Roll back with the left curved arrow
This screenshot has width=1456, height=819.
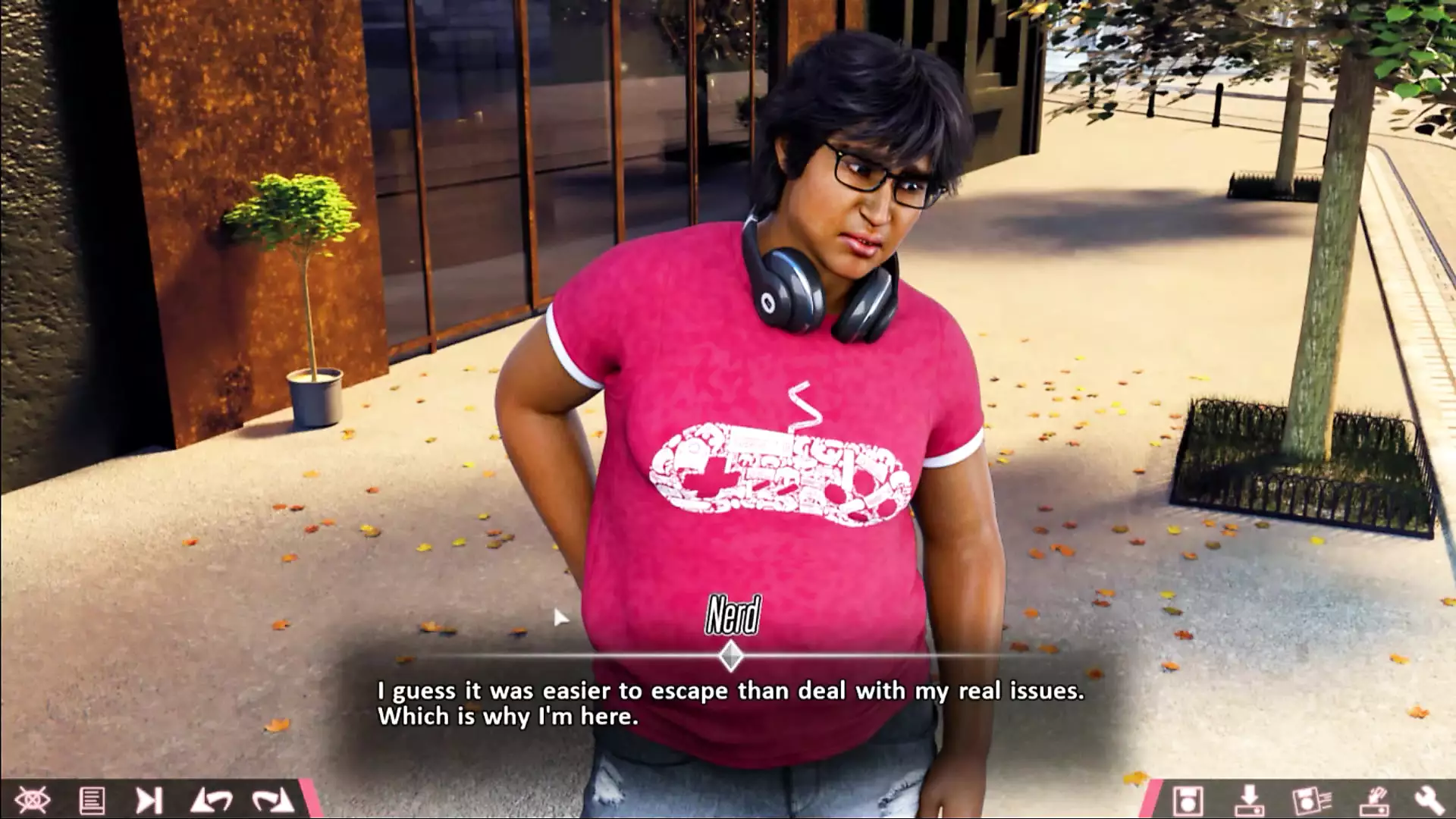(211, 799)
